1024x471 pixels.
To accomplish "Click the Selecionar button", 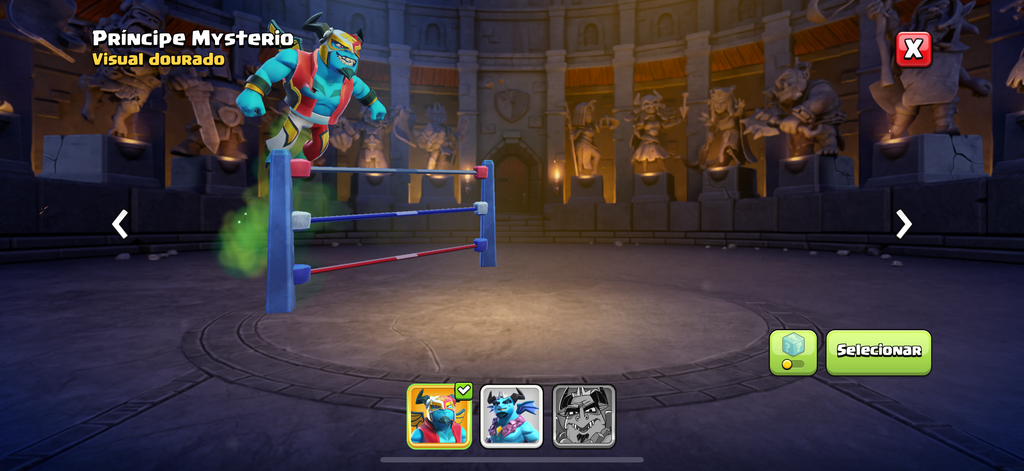I will (x=878, y=352).
